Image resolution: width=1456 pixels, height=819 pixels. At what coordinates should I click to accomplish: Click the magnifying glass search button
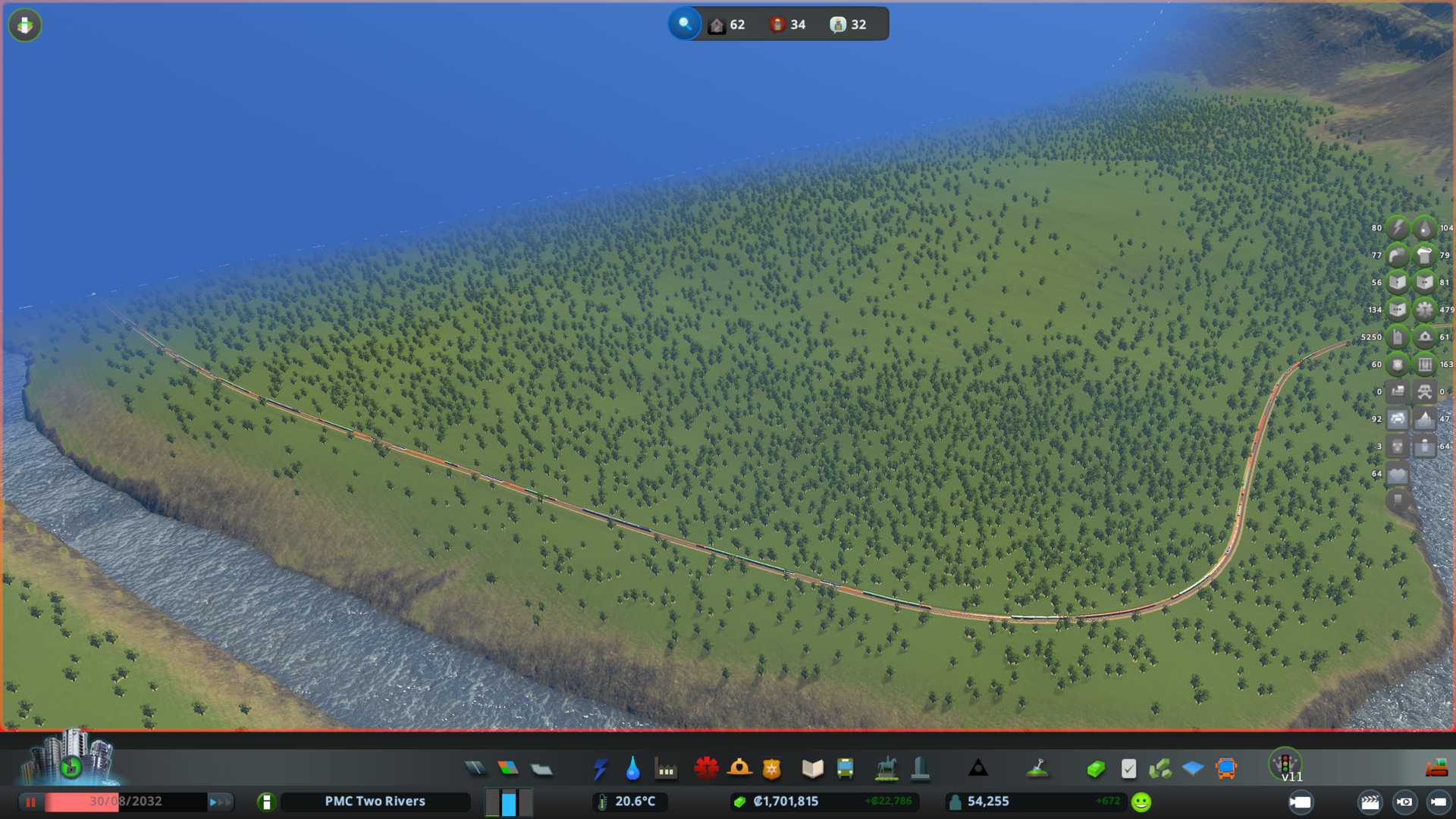click(x=685, y=24)
